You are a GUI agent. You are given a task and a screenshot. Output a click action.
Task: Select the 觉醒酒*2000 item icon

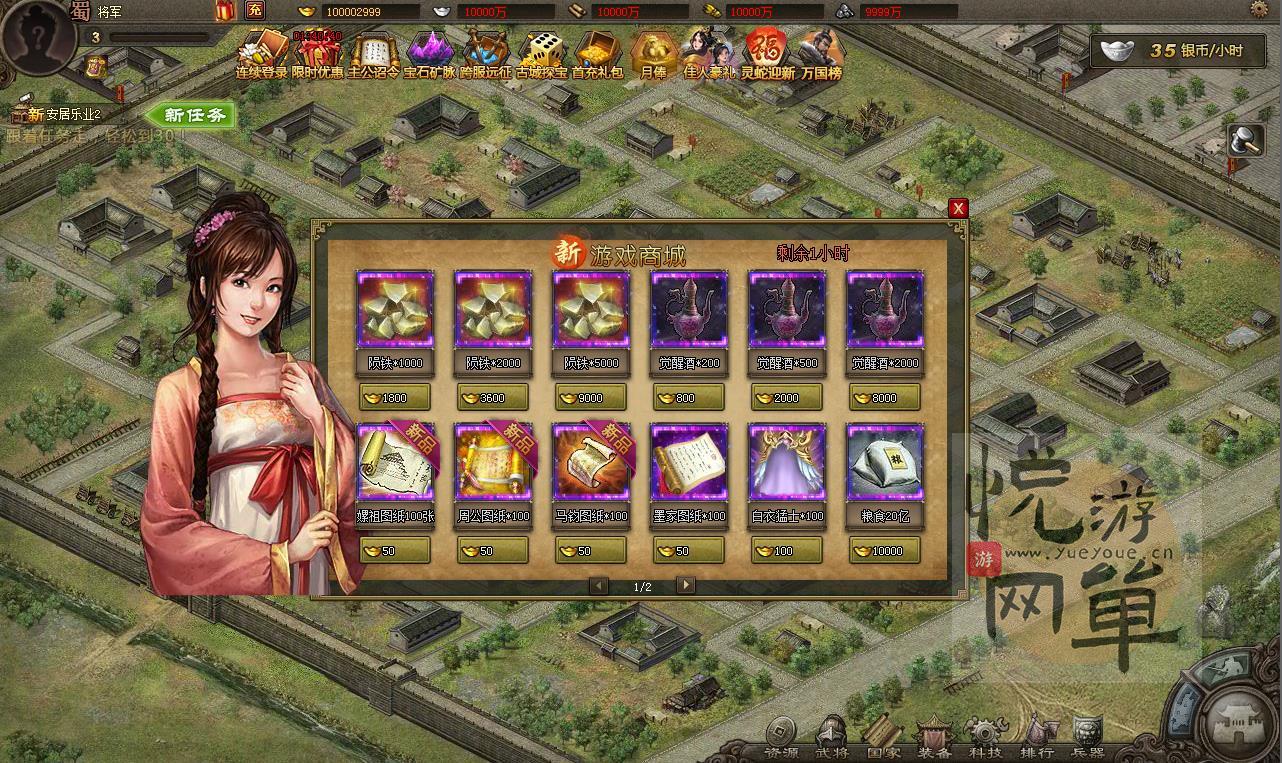tap(885, 309)
